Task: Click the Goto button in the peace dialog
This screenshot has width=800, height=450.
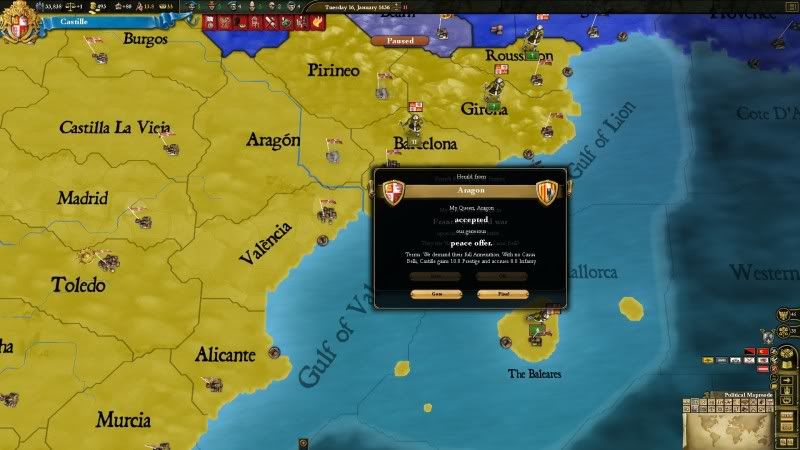Action: [439, 294]
